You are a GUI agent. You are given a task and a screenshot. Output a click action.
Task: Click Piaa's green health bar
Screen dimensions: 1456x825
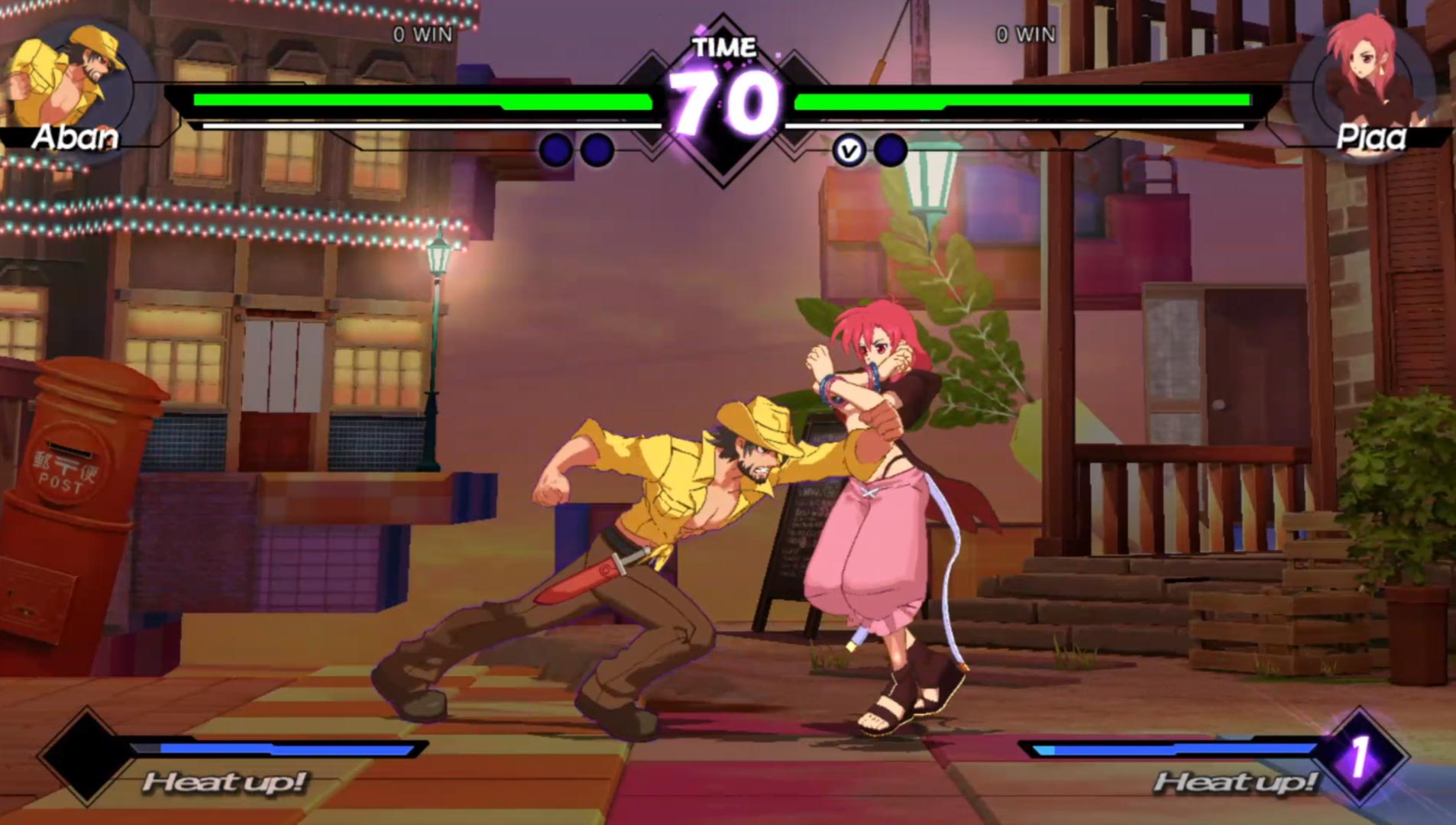coord(1024,99)
